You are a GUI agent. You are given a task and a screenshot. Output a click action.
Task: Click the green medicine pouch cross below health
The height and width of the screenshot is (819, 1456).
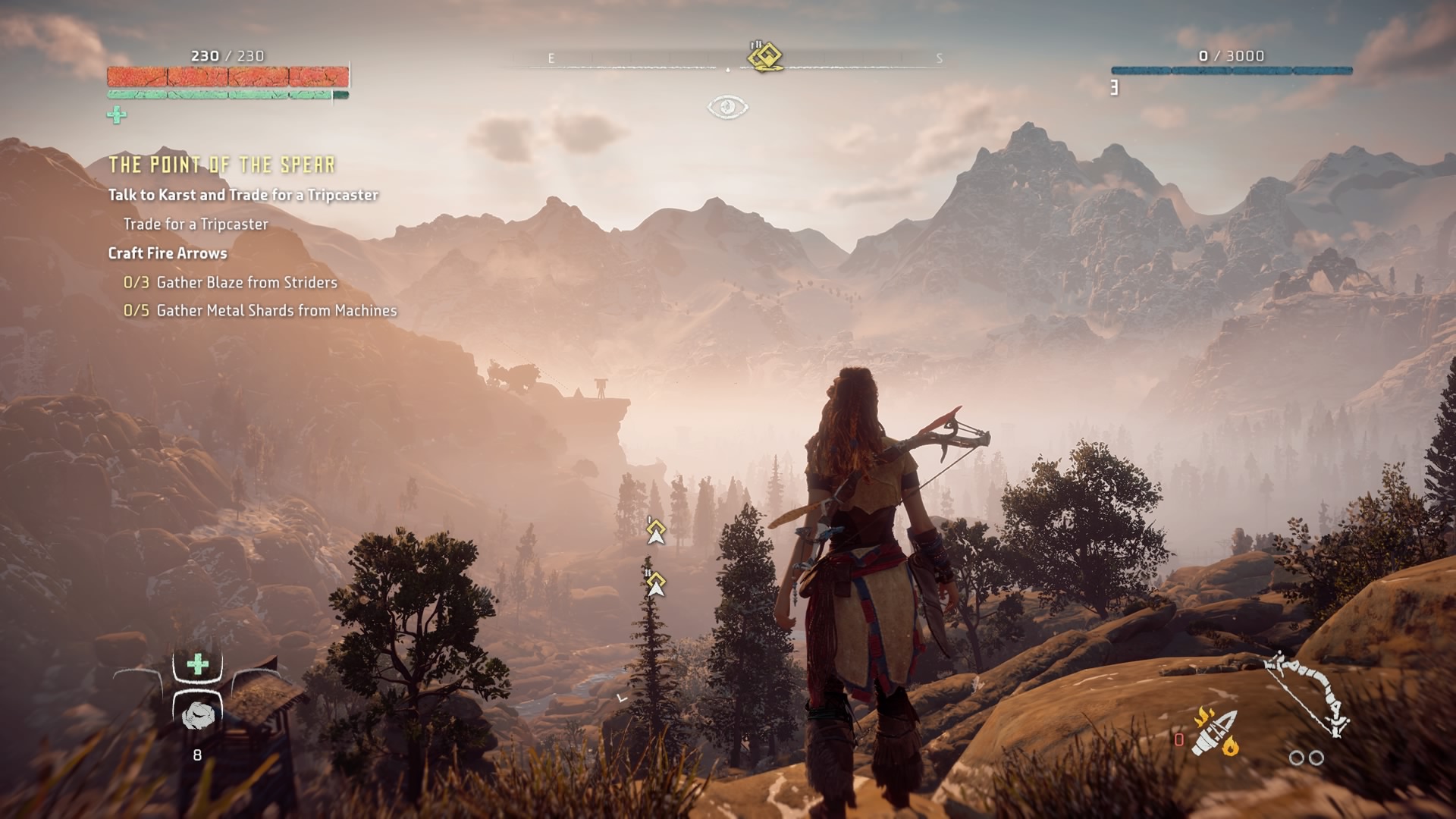click(x=117, y=115)
